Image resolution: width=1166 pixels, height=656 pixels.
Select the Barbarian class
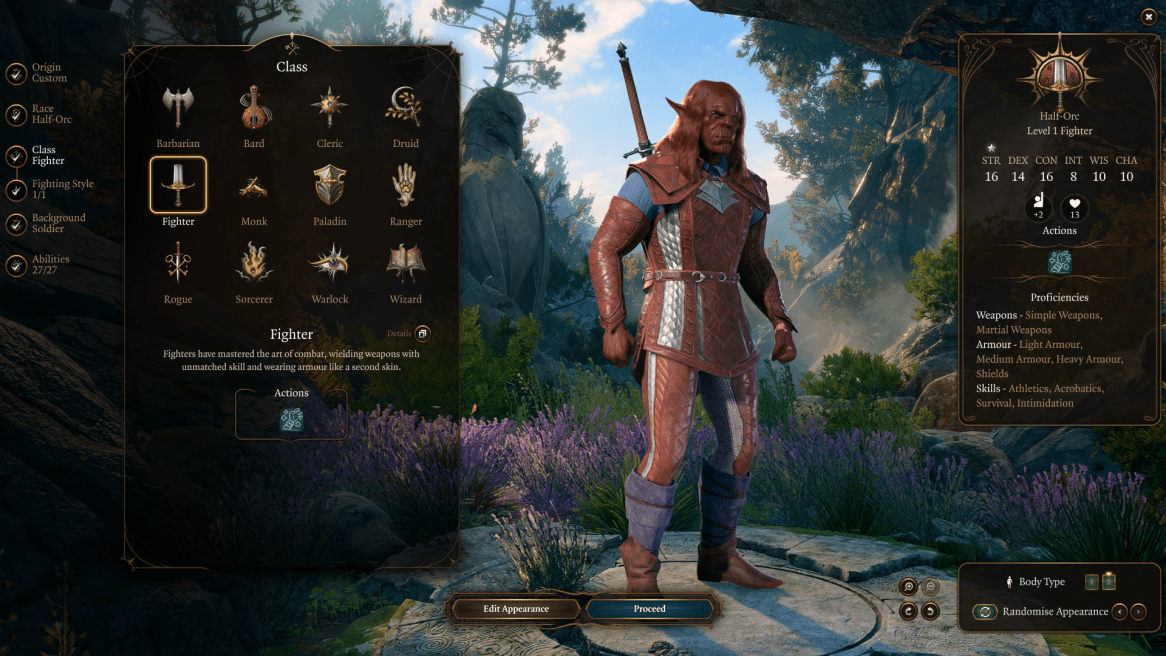tap(178, 108)
